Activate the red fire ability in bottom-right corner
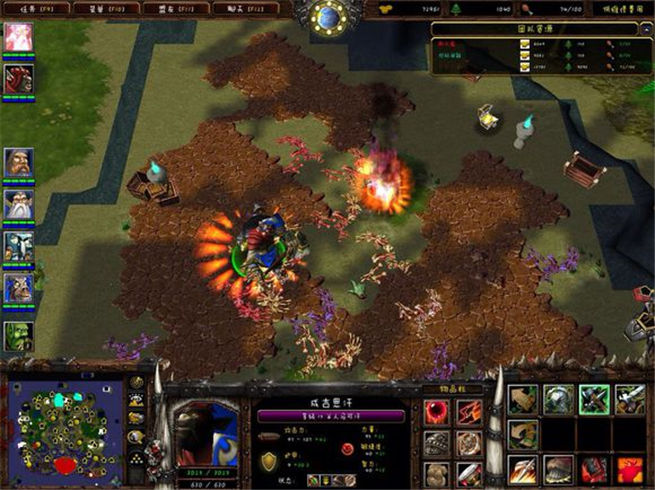The height and width of the screenshot is (490, 655). point(629,468)
